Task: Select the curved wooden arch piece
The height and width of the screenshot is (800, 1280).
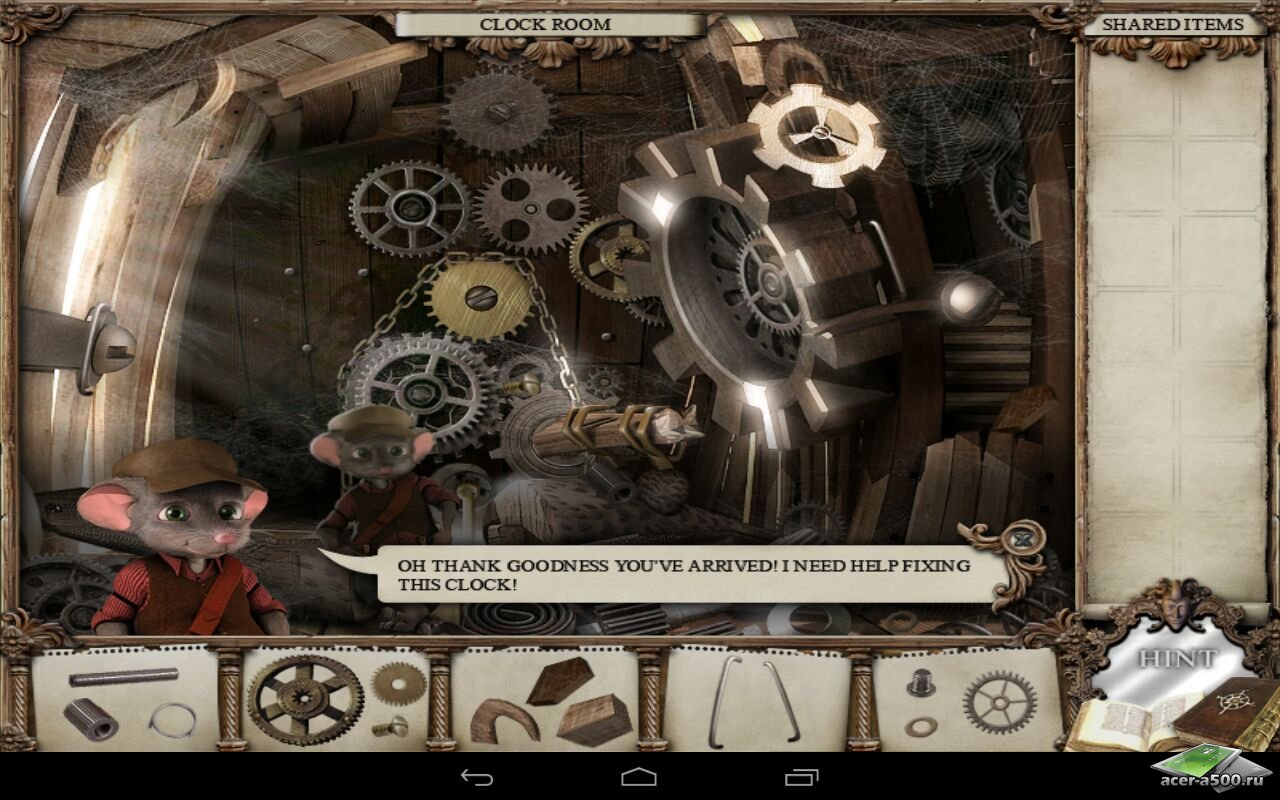Action: (x=504, y=722)
